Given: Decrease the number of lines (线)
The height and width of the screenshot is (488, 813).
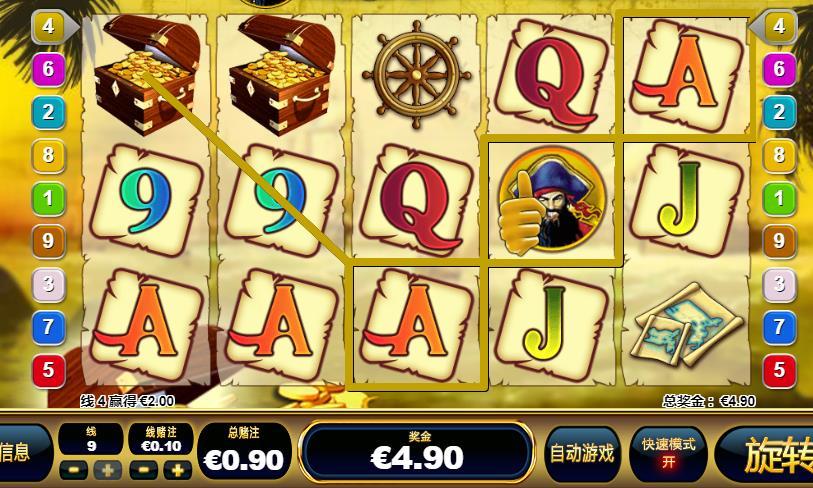Looking at the screenshot, I should 73,470.
